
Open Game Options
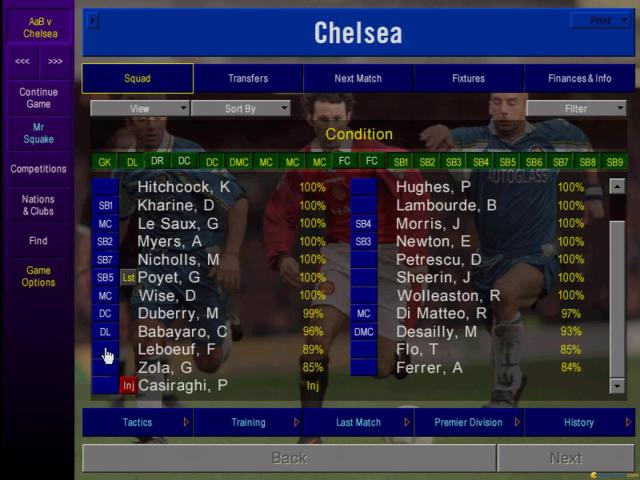38,276
